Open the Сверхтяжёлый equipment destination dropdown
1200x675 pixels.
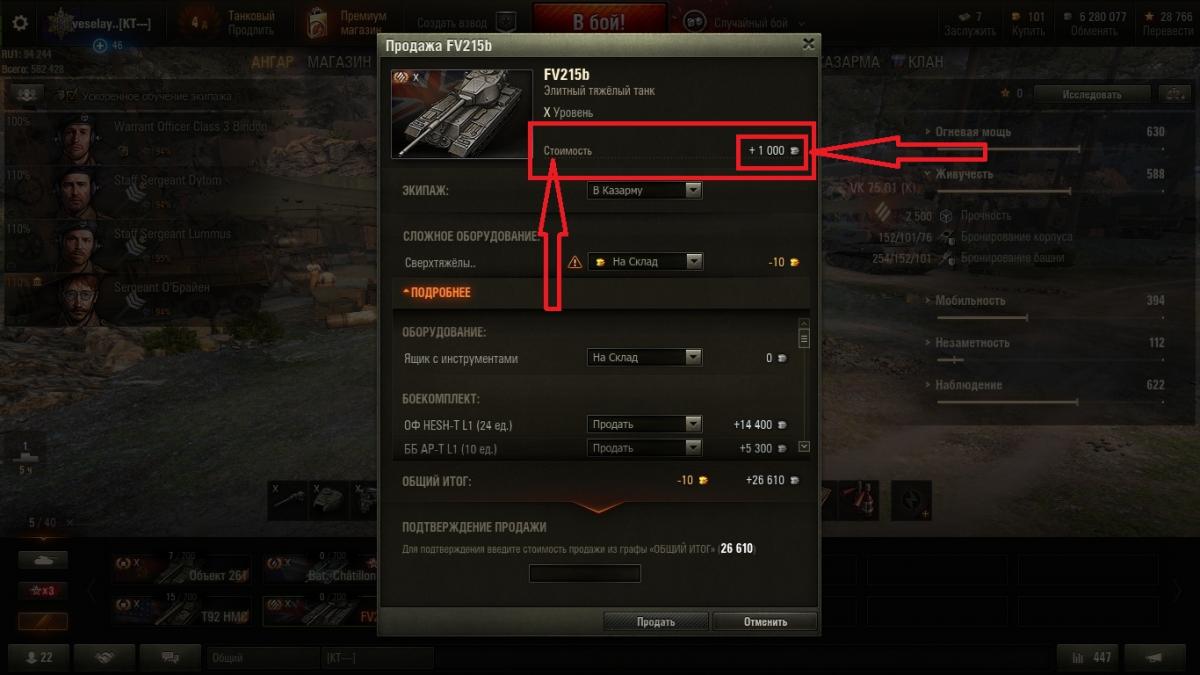click(x=645, y=262)
